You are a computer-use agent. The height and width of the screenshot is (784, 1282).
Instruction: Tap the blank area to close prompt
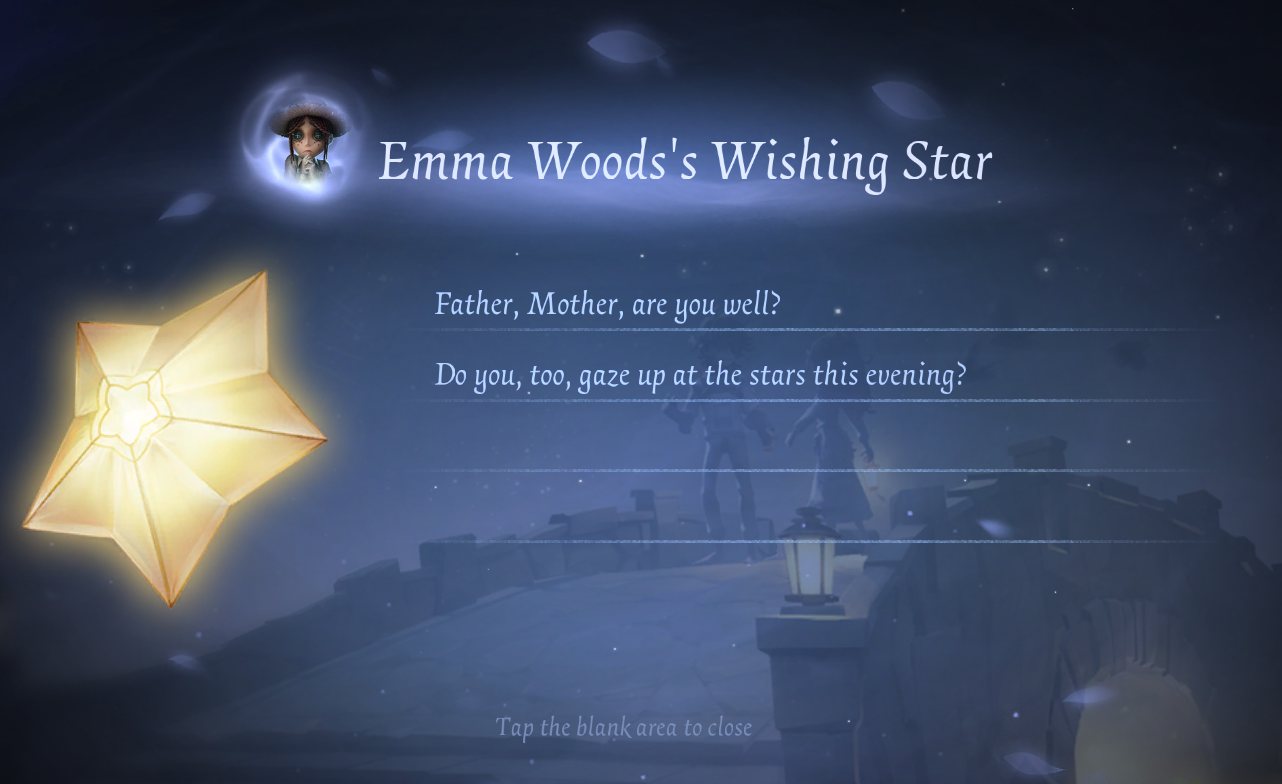coord(623,727)
